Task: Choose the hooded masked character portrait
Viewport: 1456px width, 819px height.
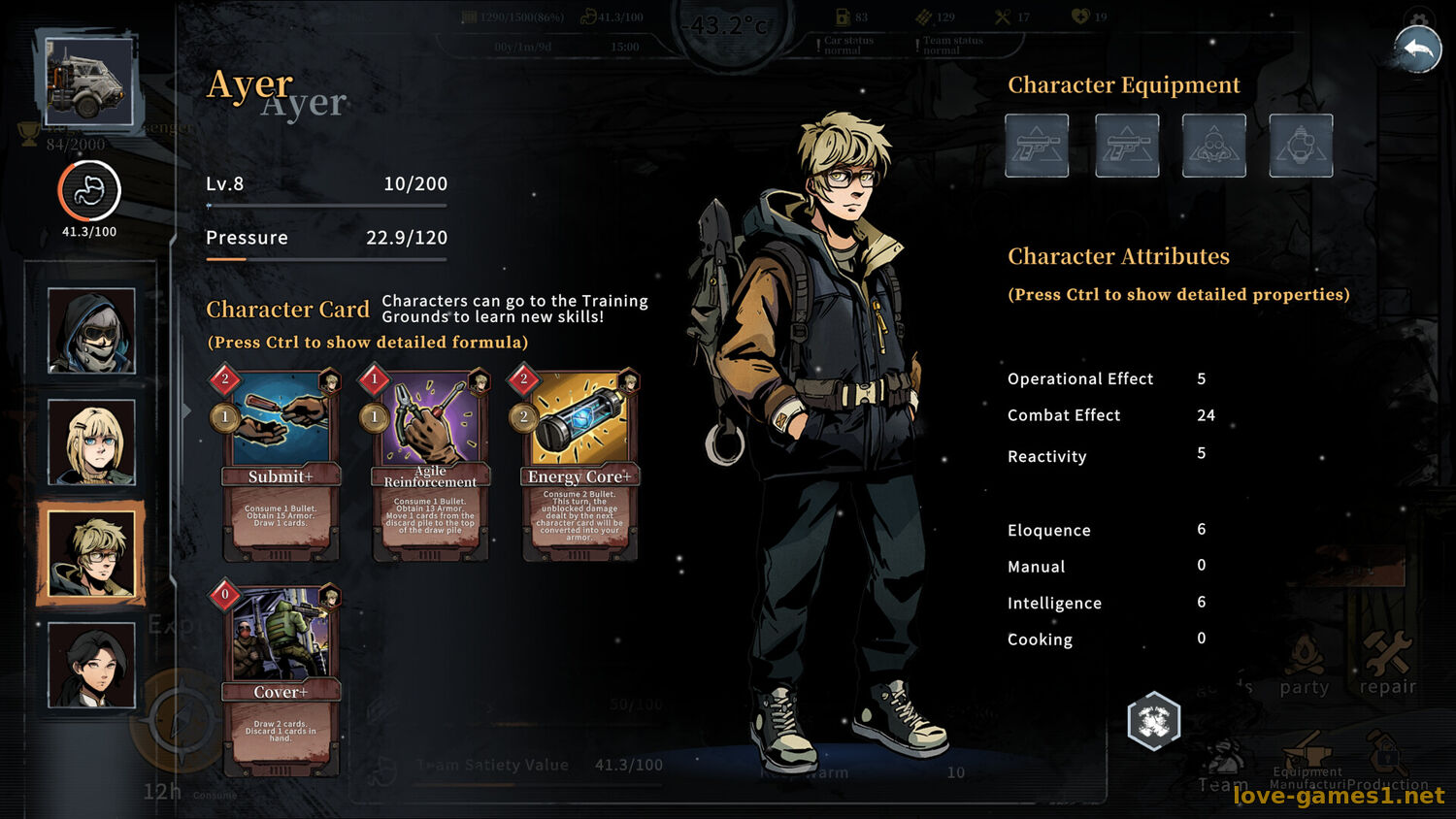Action: 91,331
